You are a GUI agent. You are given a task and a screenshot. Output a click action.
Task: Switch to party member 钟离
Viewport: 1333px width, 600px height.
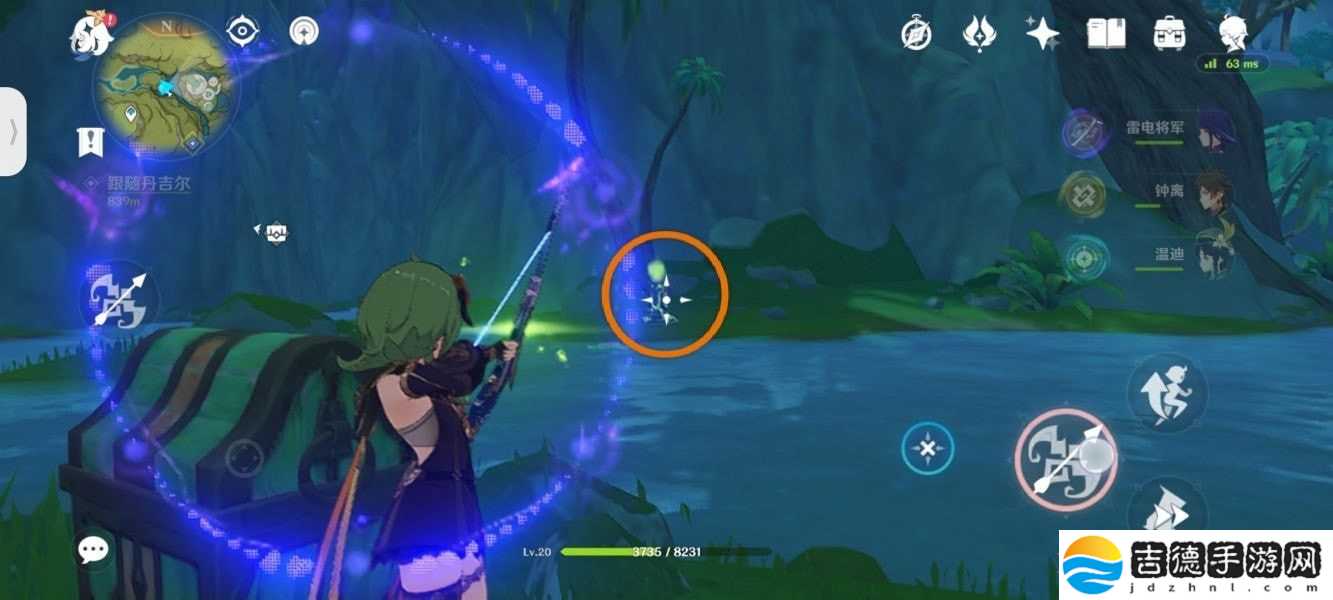[x=1212, y=192]
